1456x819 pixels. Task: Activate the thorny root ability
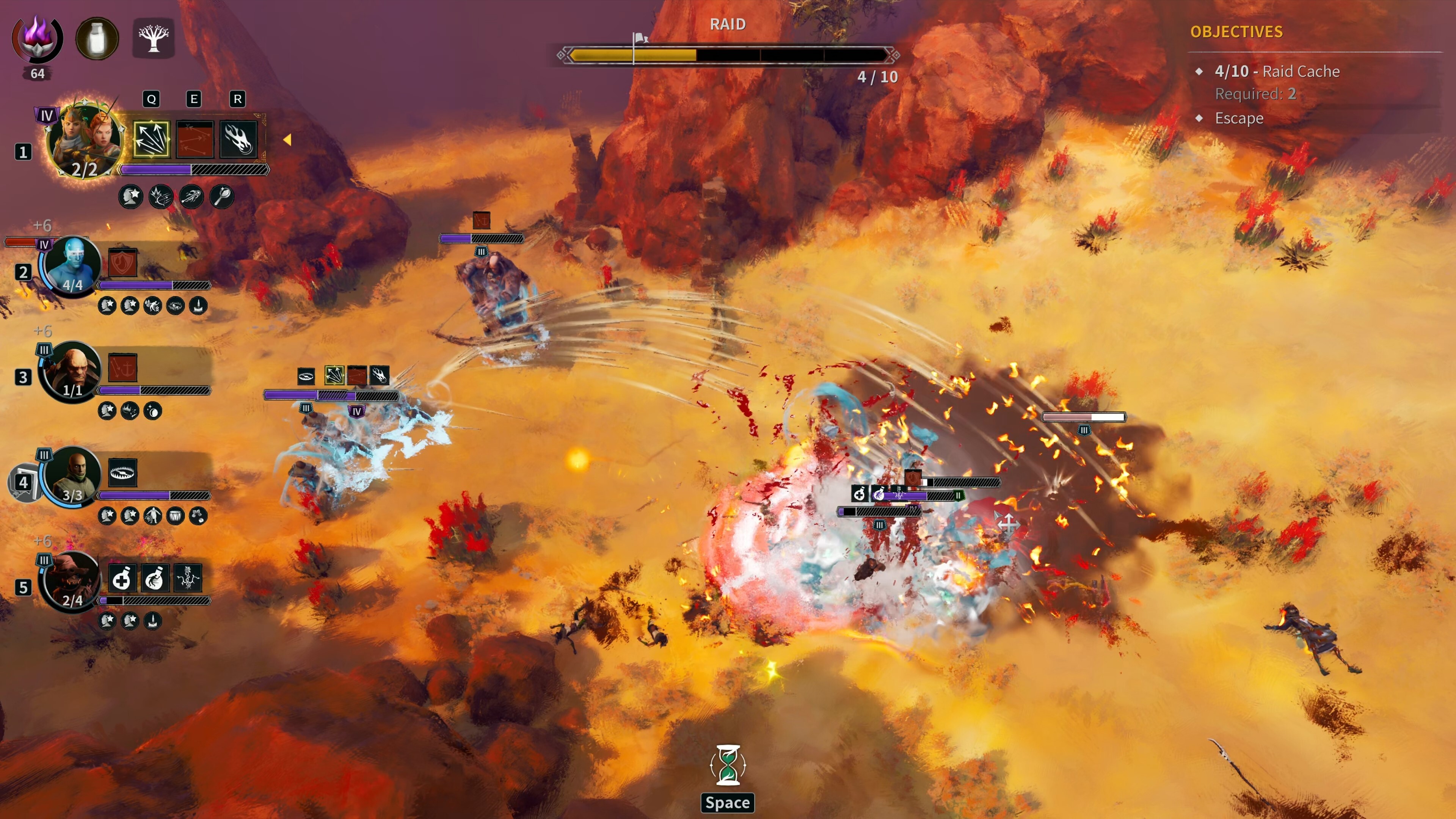point(187,577)
